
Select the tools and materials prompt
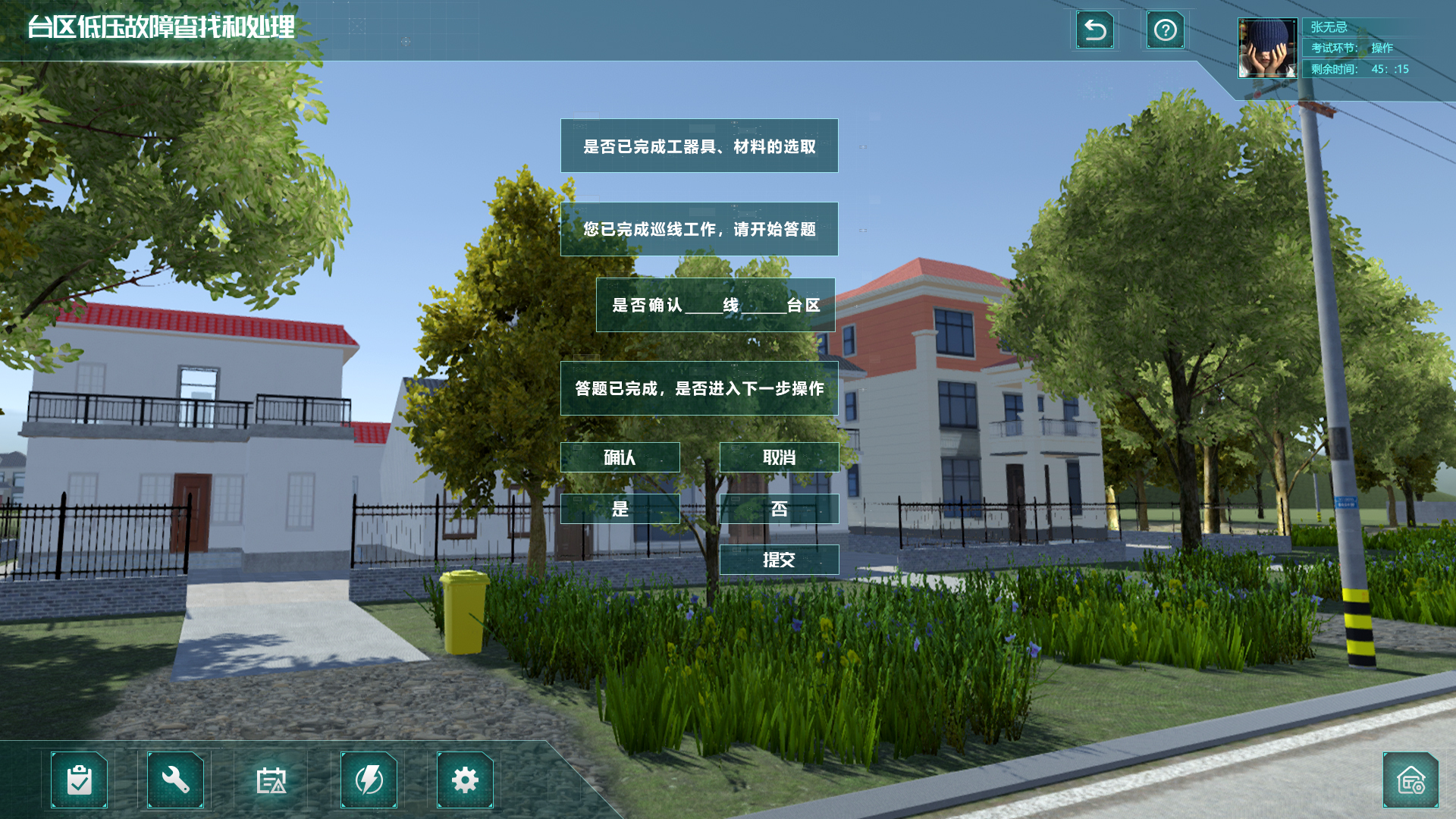click(x=699, y=146)
